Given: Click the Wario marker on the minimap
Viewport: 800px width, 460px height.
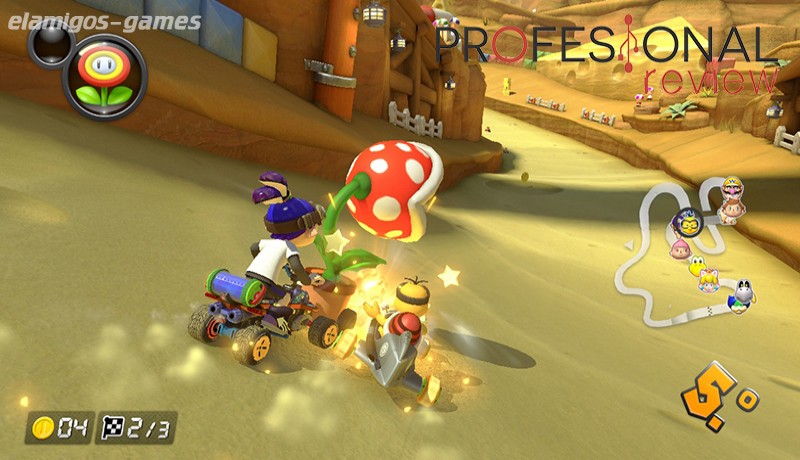Looking at the screenshot, I should click(732, 190).
